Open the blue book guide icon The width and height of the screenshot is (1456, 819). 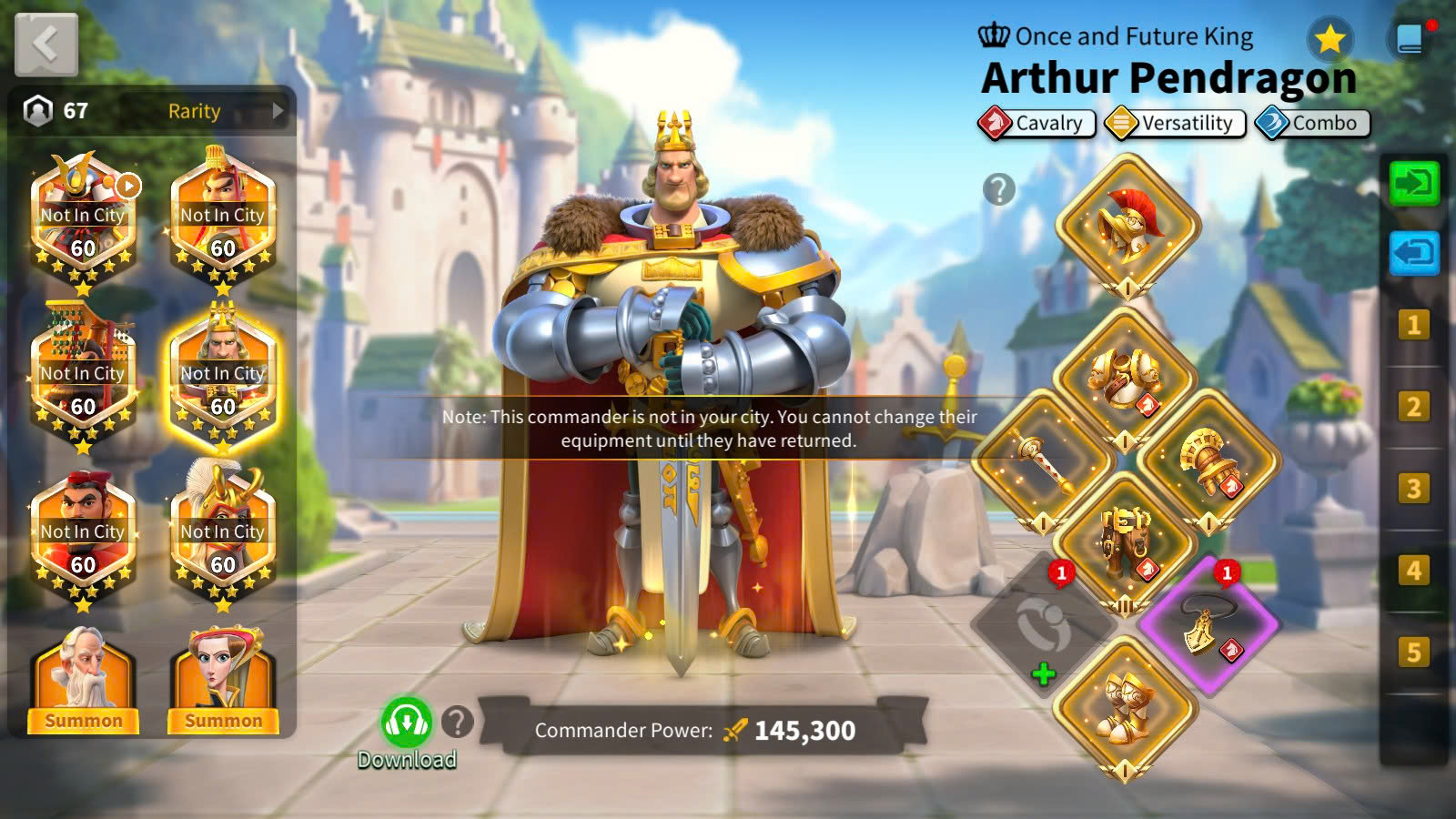[x=1410, y=39]
